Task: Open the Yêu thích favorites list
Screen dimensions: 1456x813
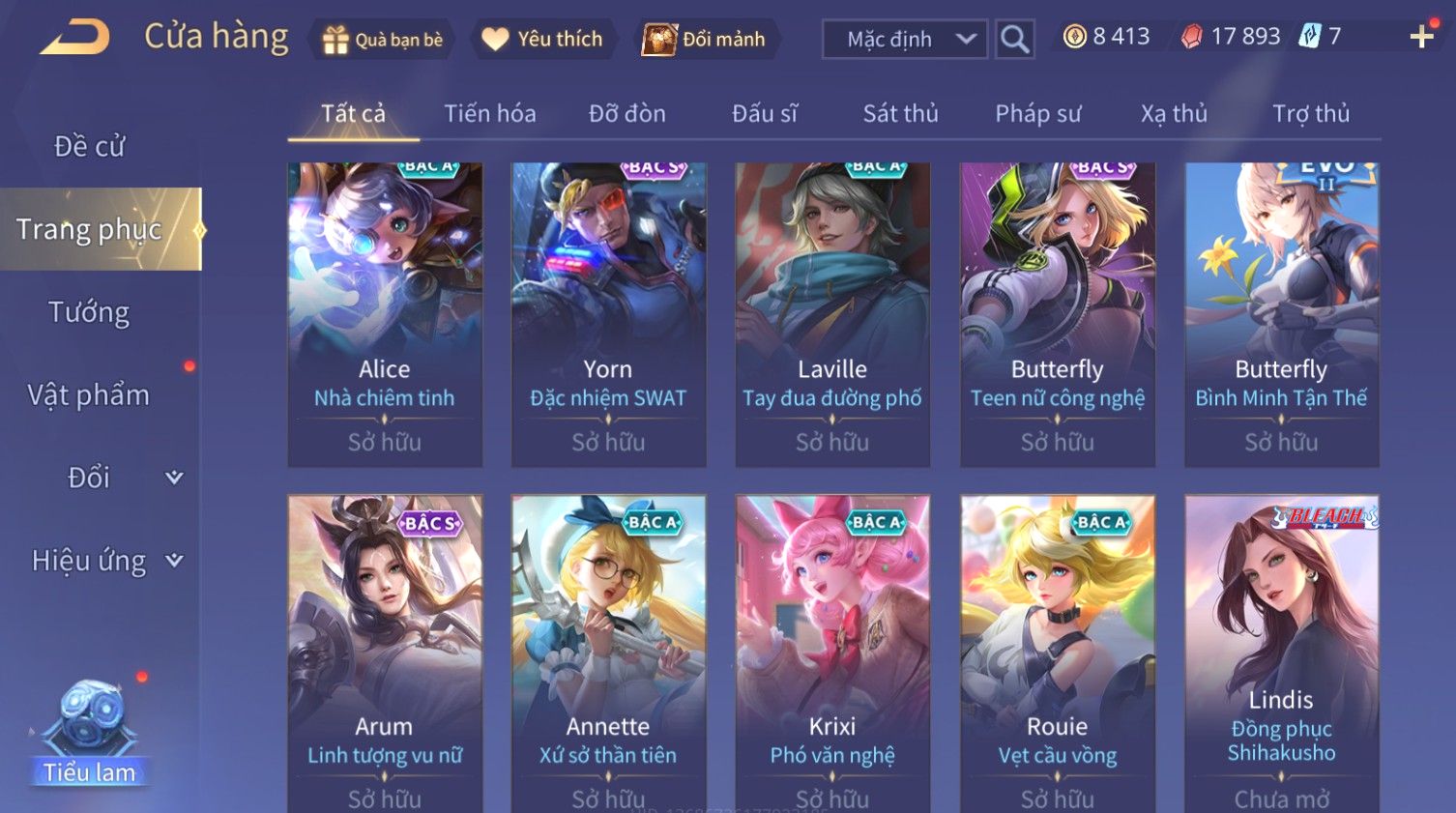Action: point(542,40)
